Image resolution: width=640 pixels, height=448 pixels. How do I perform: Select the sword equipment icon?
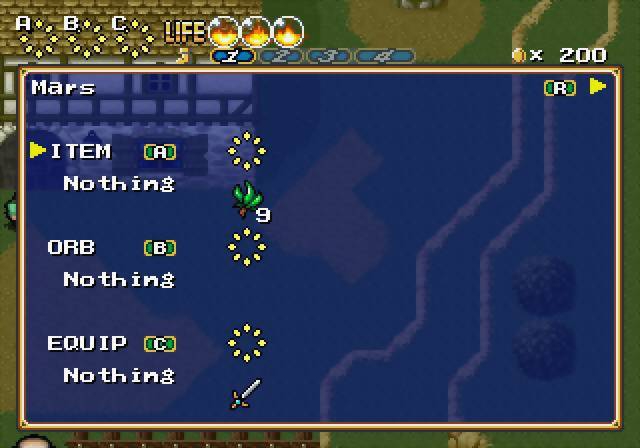(246, 393)
